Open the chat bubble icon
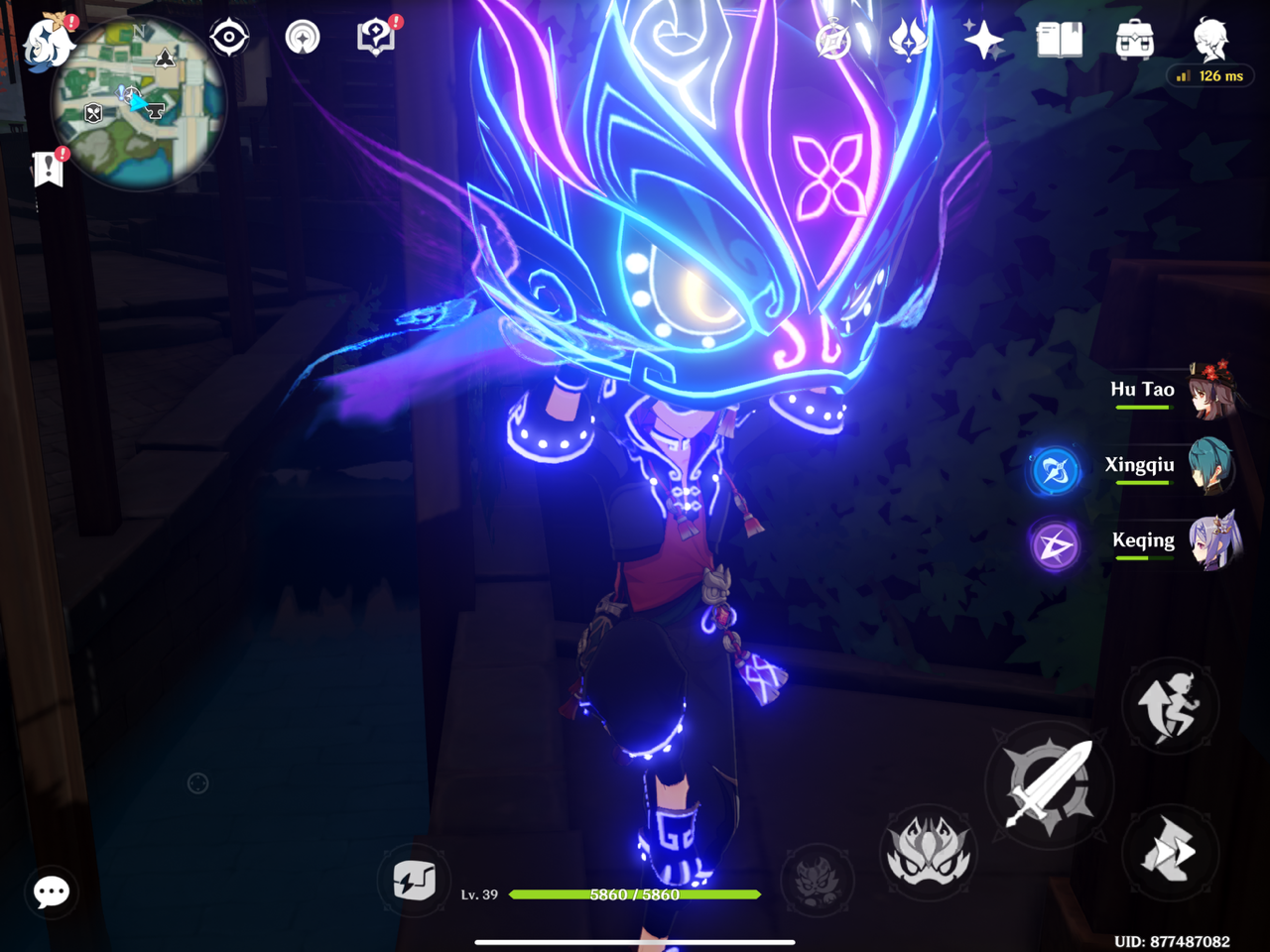The height and width of the screenshot is (952, 1270). click(x=51, y=892)
